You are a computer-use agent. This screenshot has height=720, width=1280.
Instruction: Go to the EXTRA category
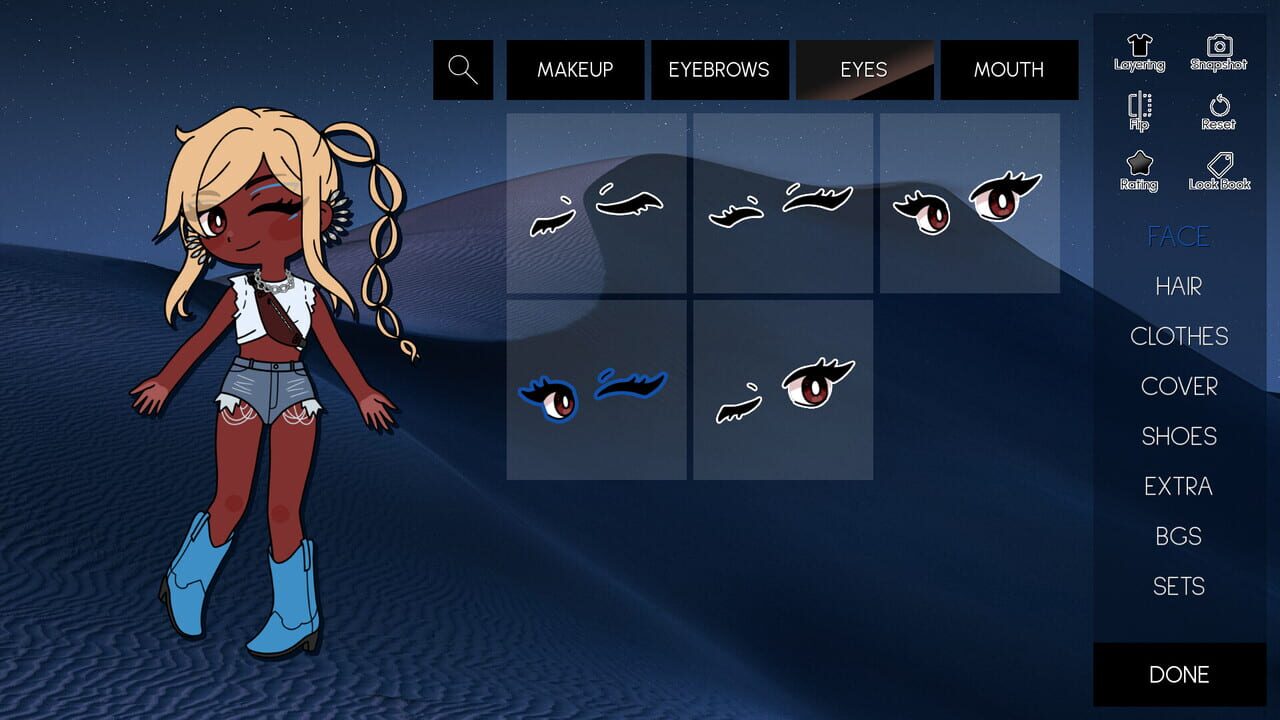pos(1180,487)
